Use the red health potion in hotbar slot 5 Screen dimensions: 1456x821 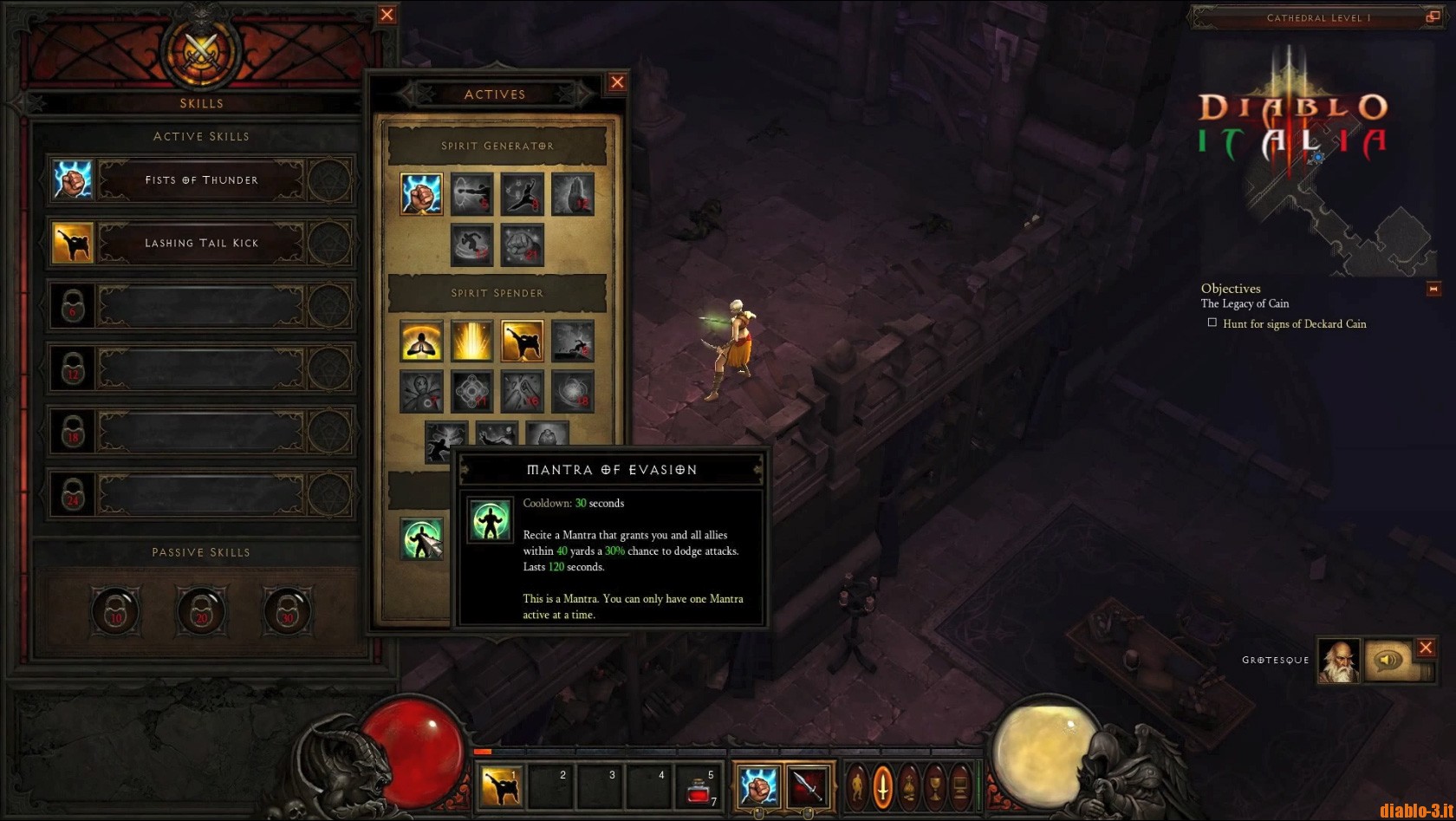(699, 786)
